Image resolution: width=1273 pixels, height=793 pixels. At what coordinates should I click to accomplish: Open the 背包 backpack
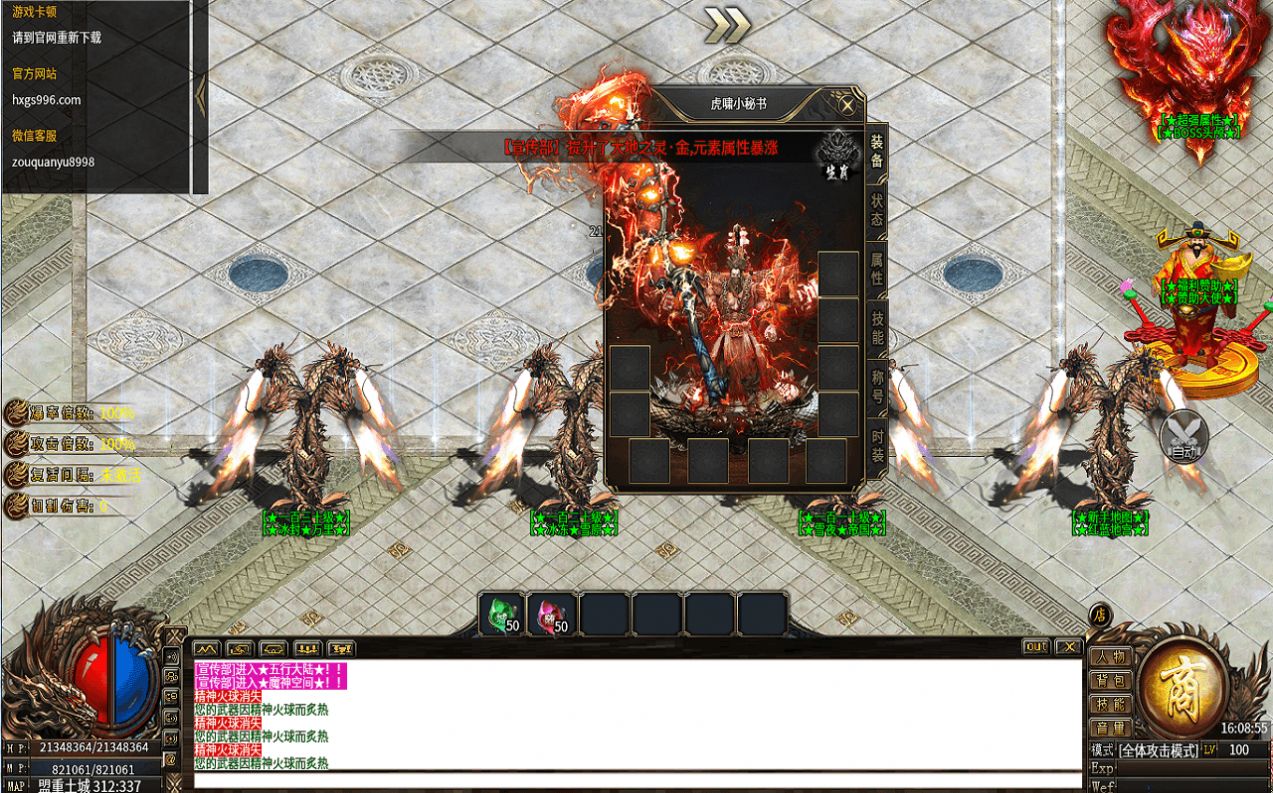1111,681
